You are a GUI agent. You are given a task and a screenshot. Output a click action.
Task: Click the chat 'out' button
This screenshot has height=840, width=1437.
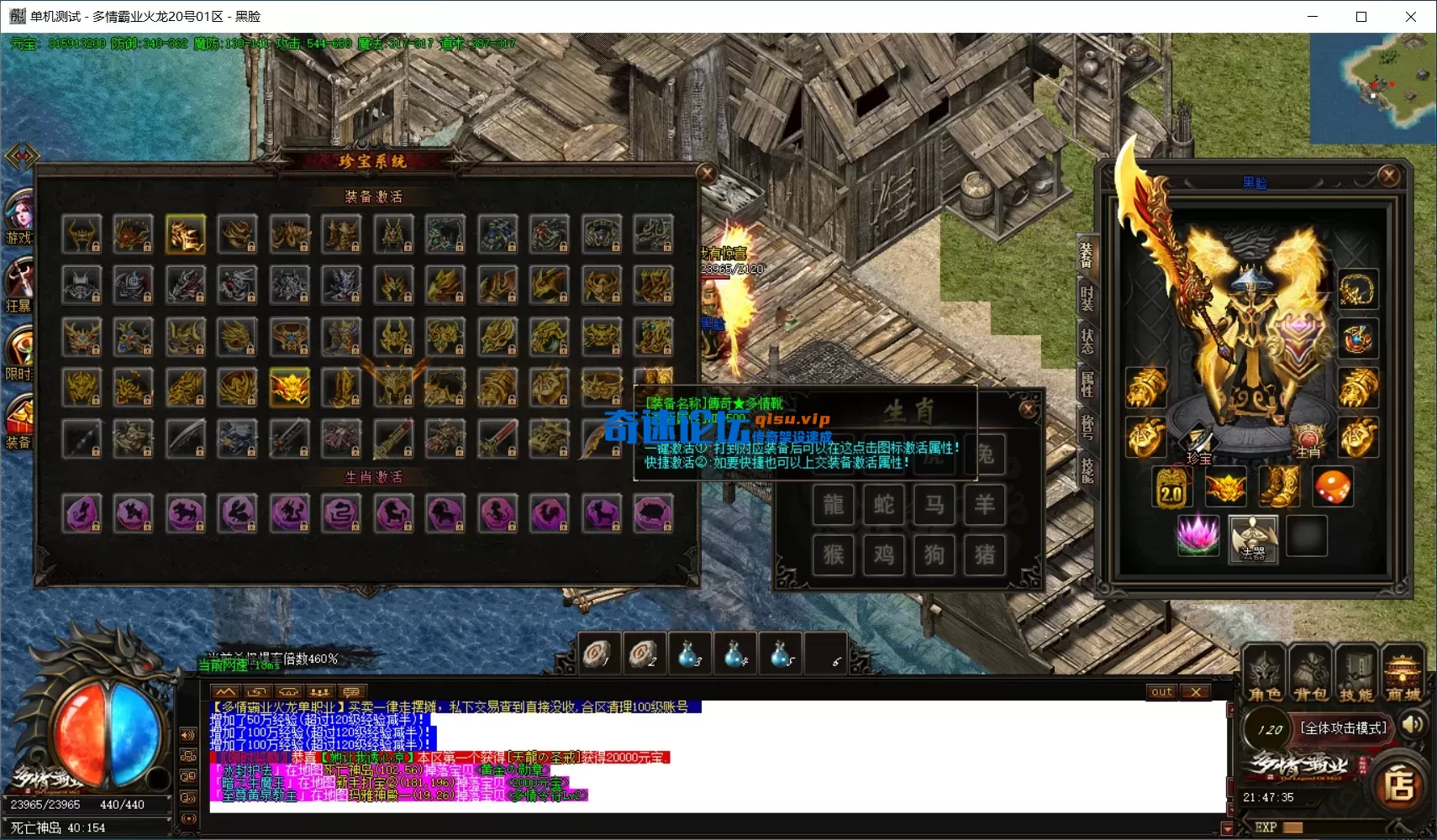click(x=1161, y=692)
